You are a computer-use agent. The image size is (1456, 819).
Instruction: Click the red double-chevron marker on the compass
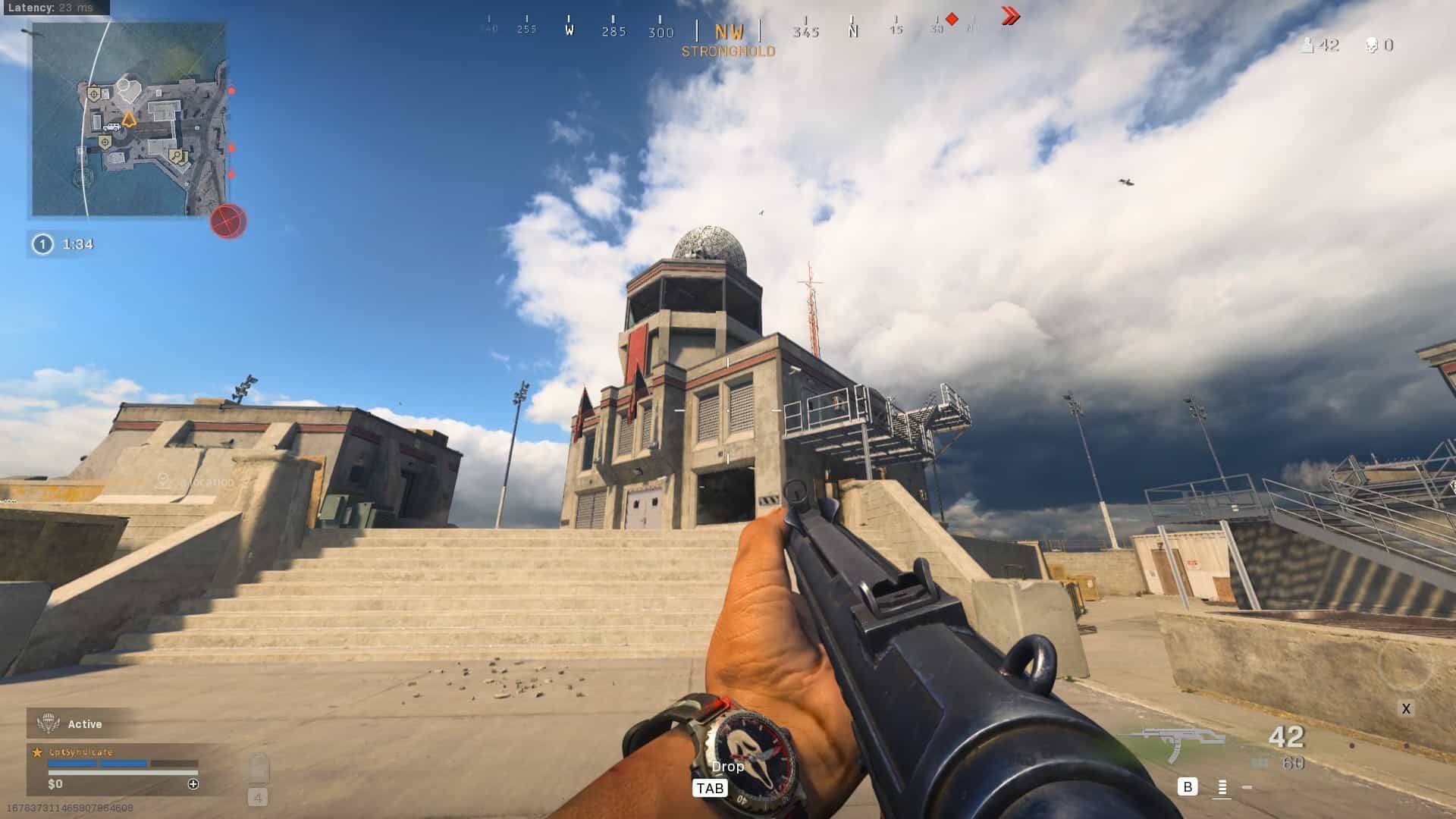coord(1010,16)
